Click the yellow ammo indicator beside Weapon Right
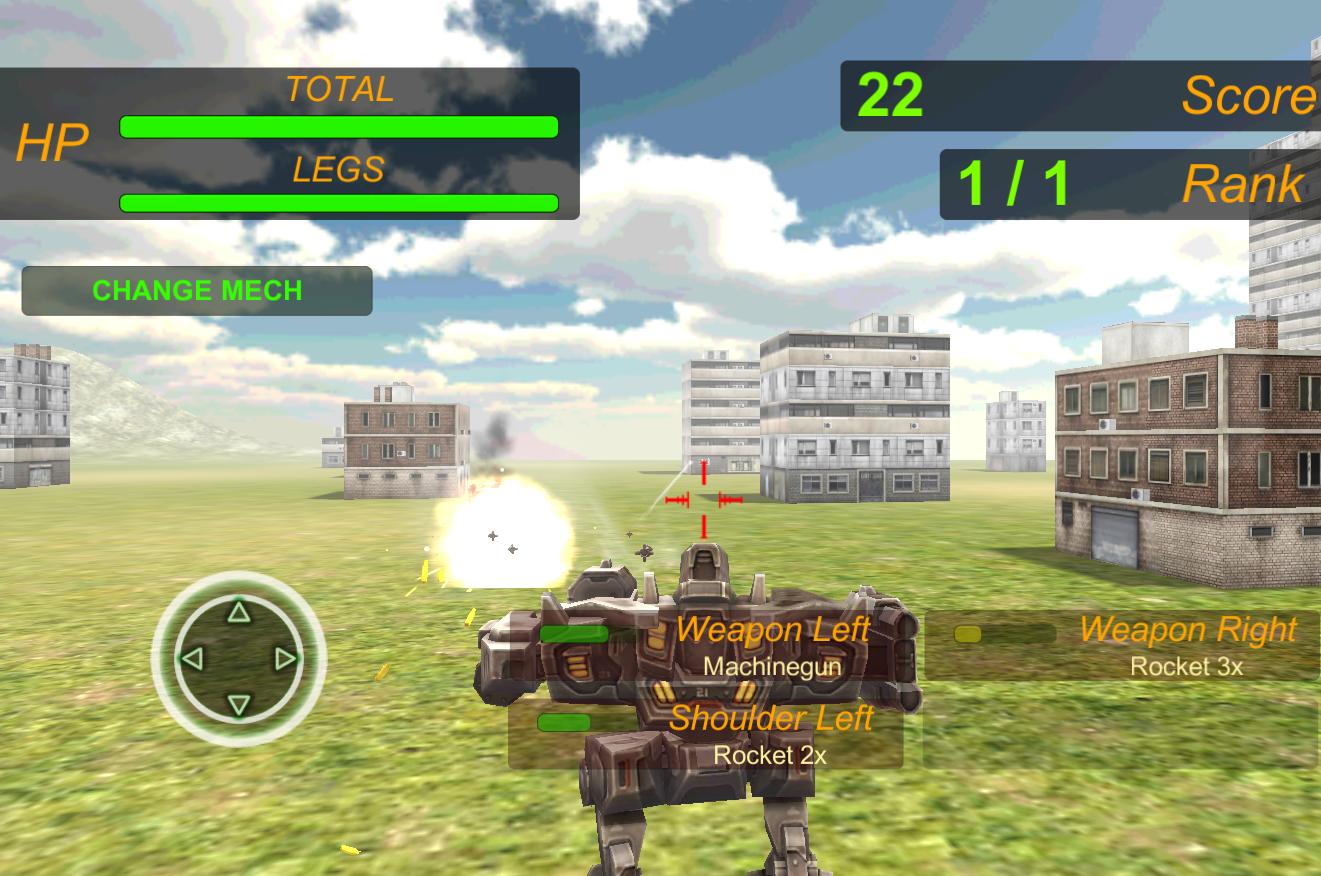The image size is (1321, 876). (966, 633)
